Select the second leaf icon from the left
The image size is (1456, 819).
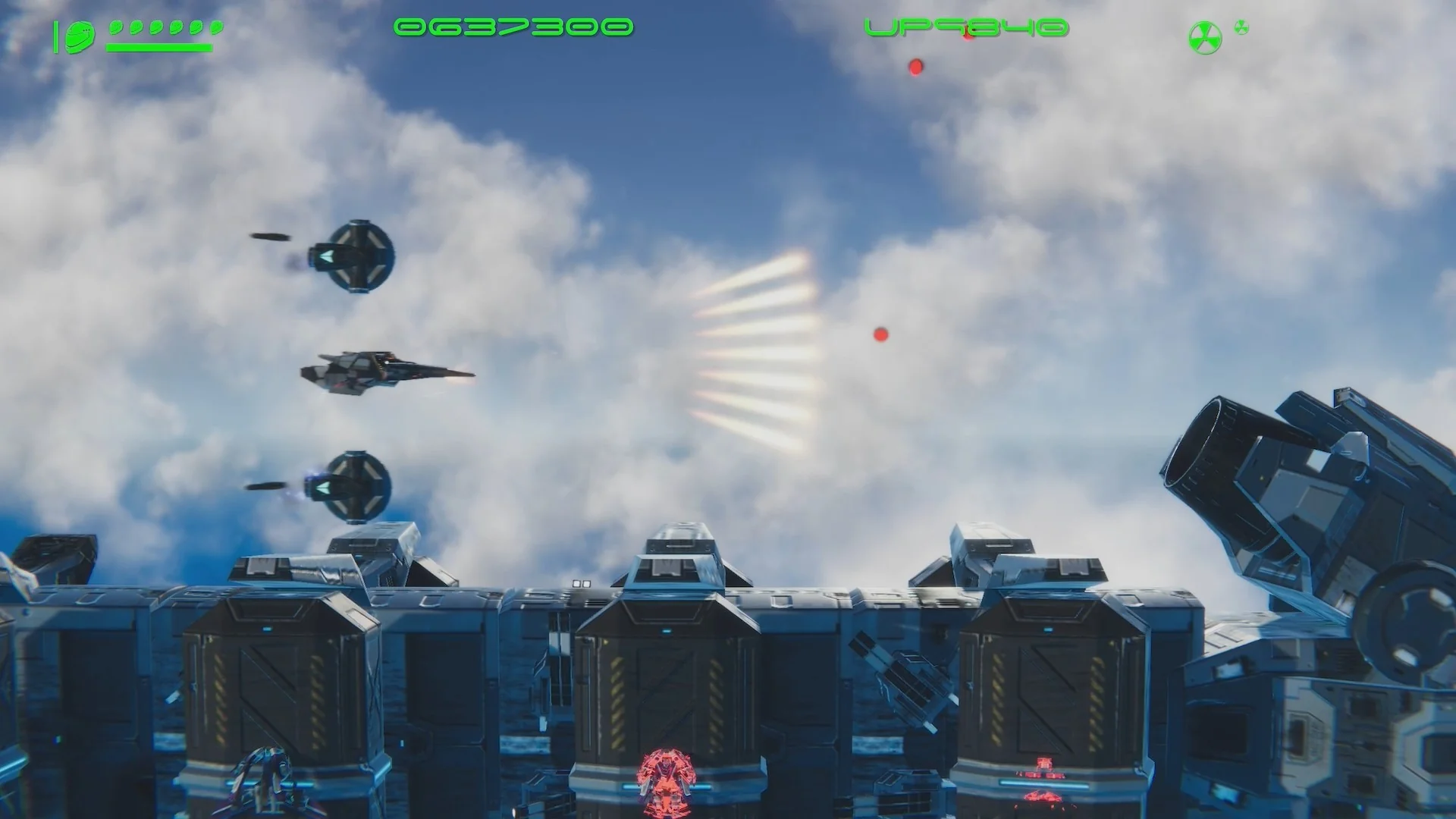pos(136,28)
